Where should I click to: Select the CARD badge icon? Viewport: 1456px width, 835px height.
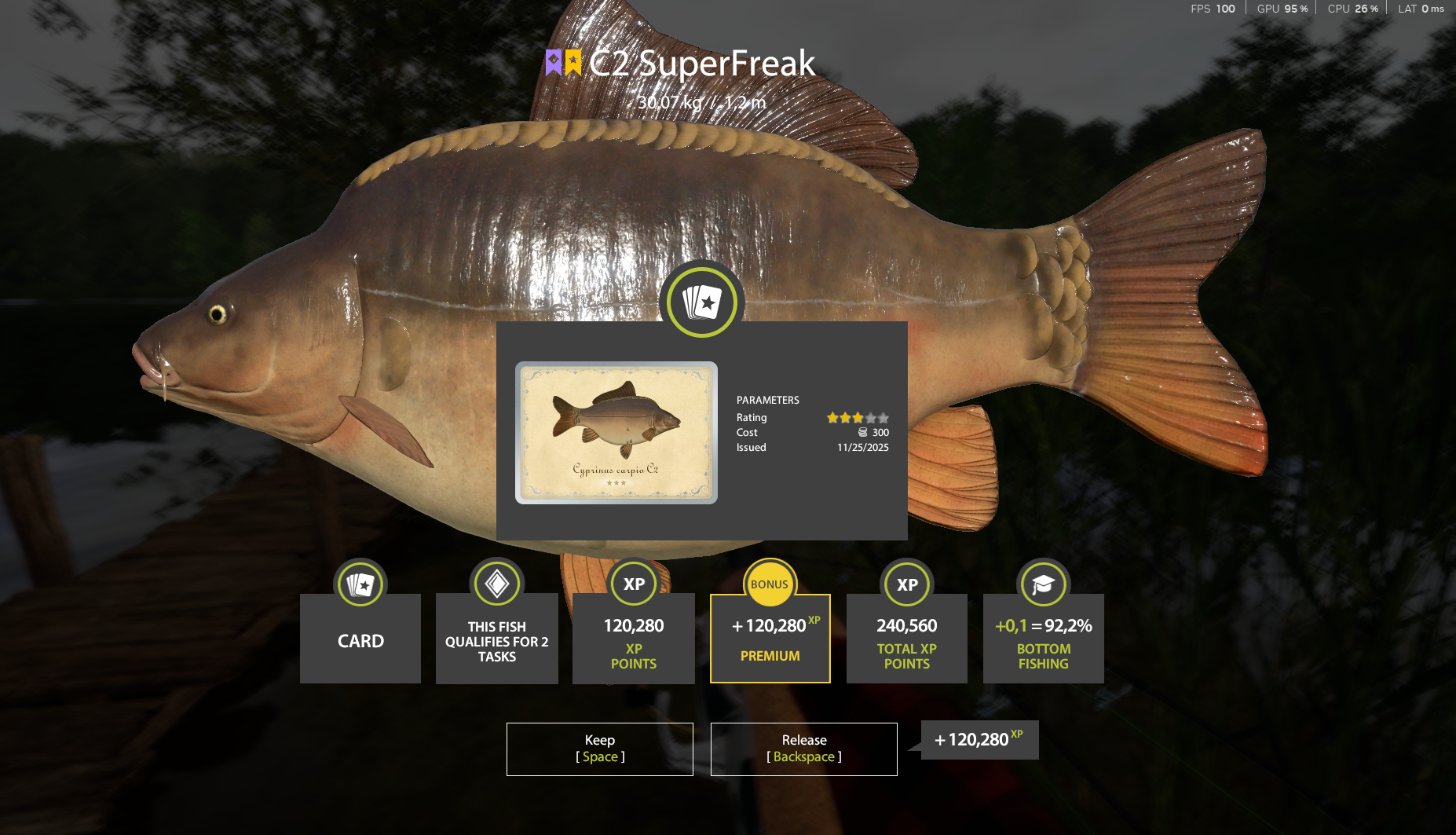click(x=360, y=584)
